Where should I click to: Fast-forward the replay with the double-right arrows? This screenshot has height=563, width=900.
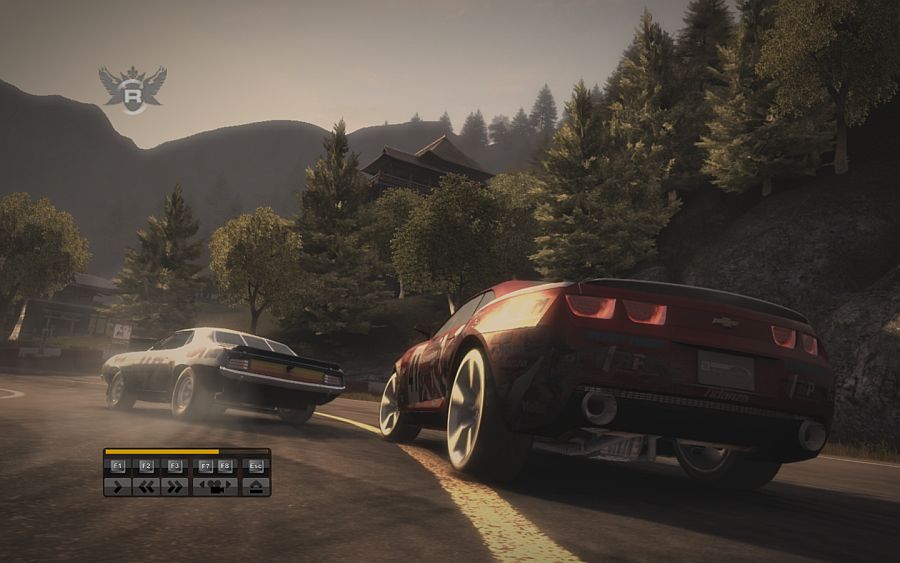tap(174, 487)
